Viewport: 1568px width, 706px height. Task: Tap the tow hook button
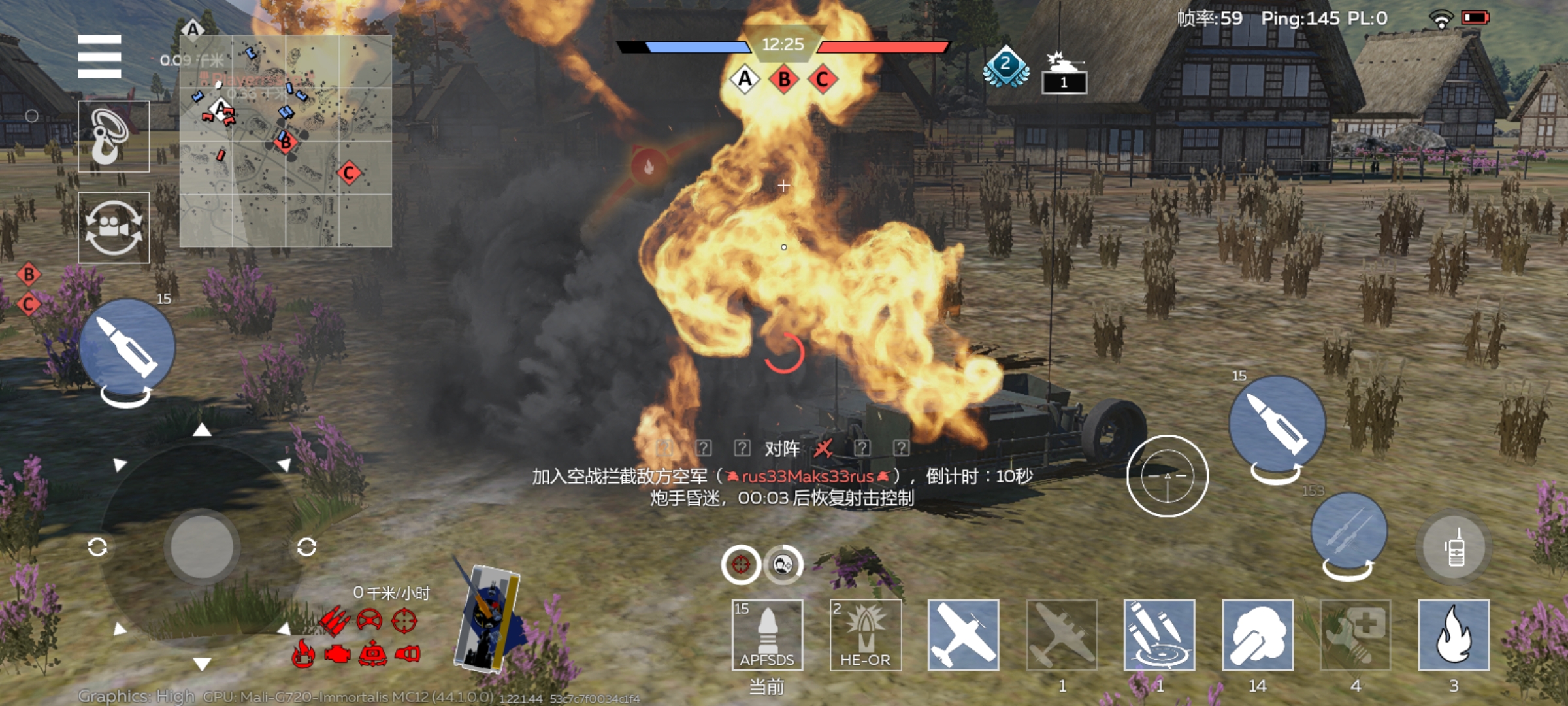(x=114, y=137)
